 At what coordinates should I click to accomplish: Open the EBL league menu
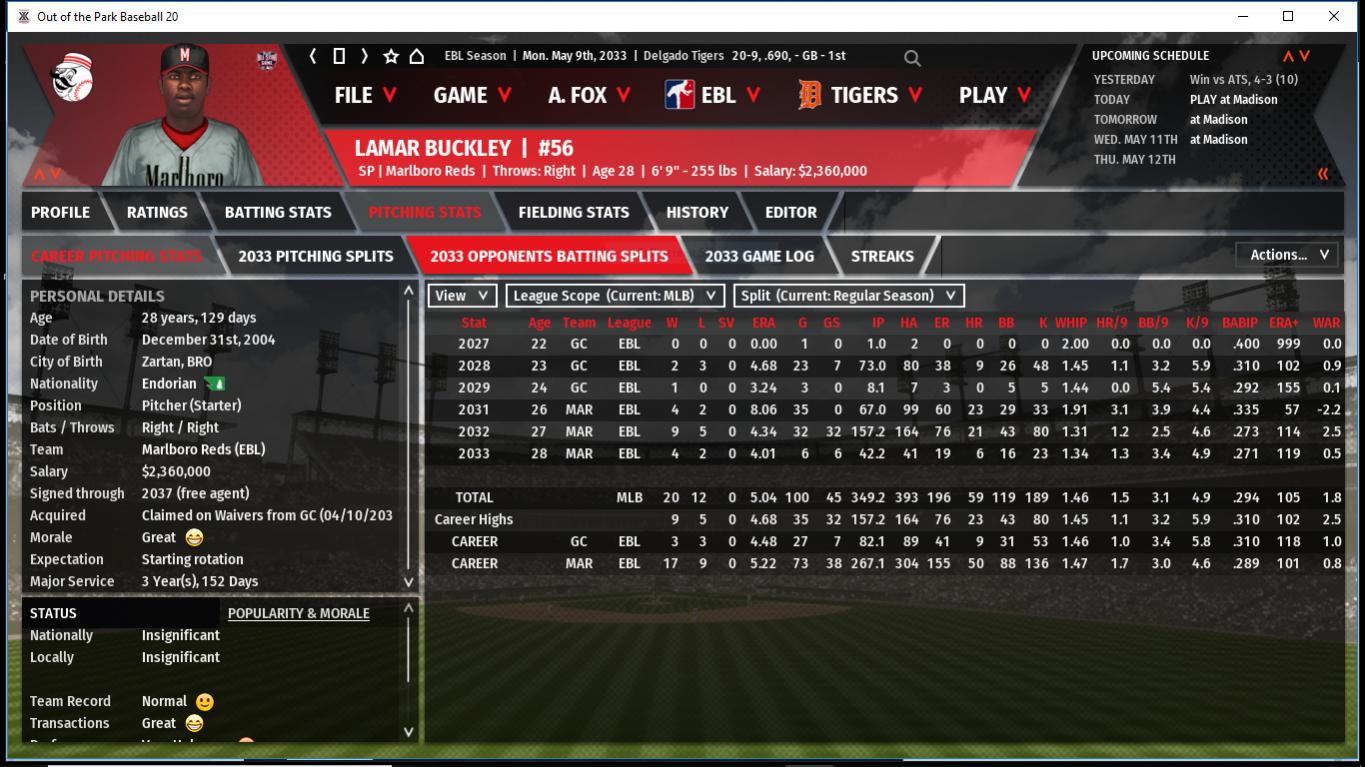(712, 95)
